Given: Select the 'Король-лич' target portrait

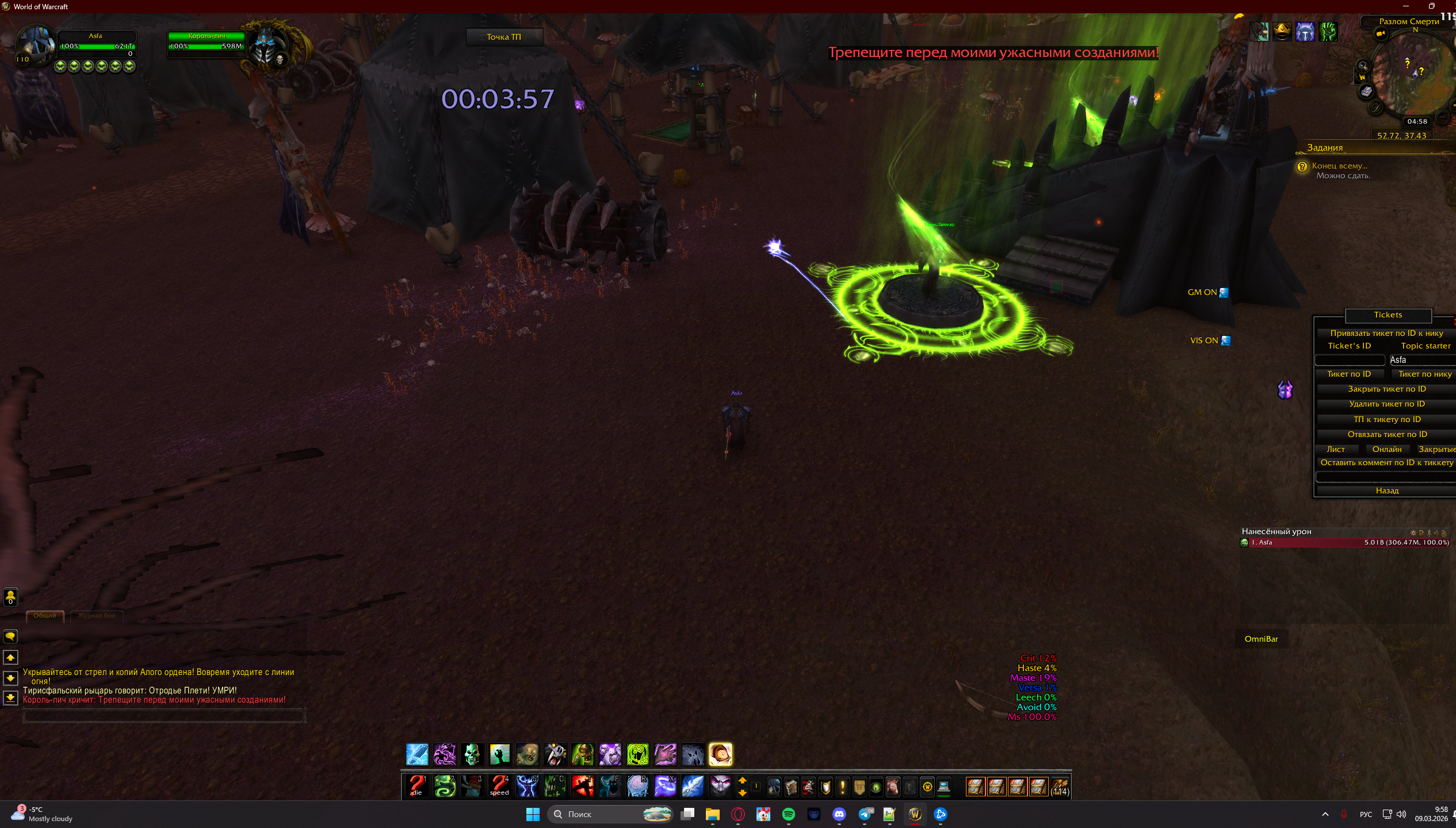Looking at the screenshot, I should point(266,46).
